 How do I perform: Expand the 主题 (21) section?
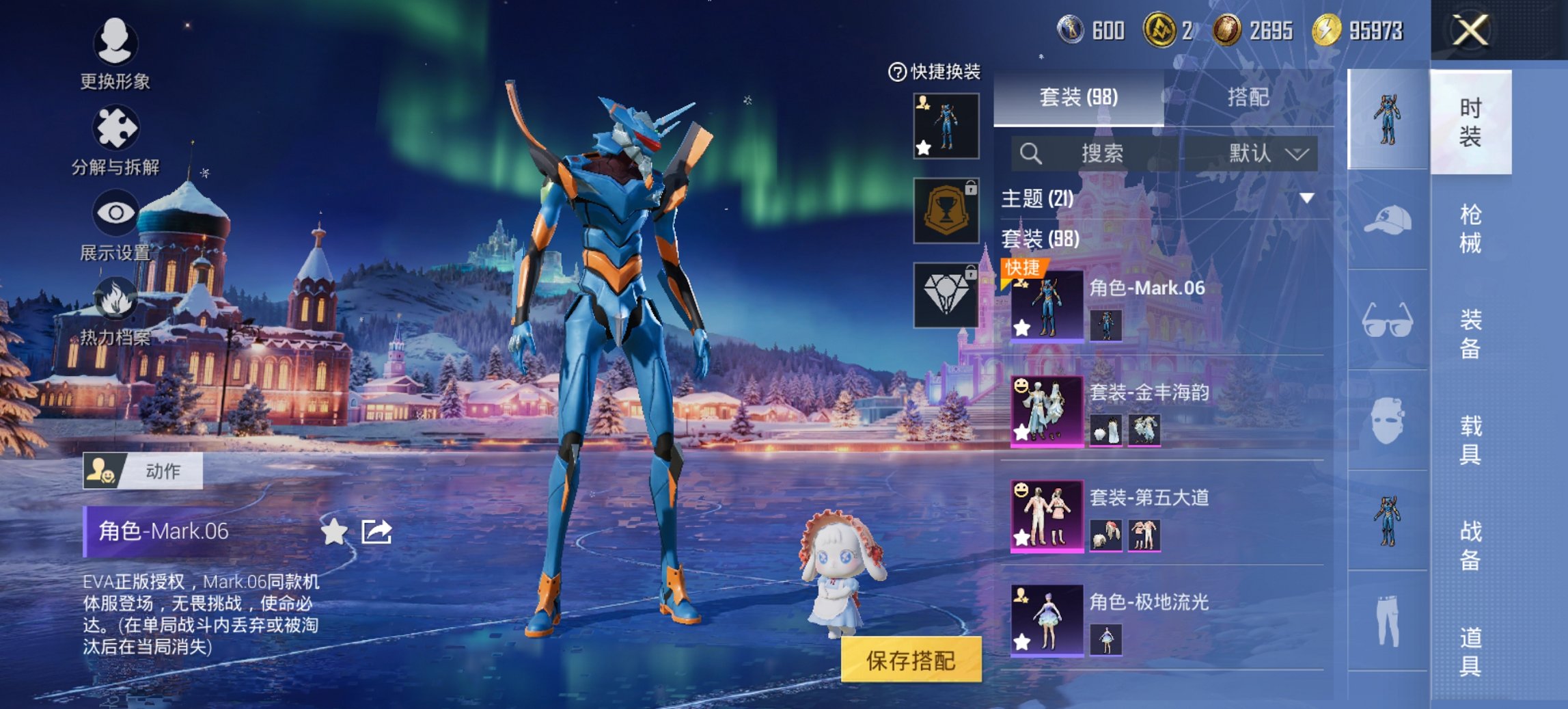point(1306,199)
